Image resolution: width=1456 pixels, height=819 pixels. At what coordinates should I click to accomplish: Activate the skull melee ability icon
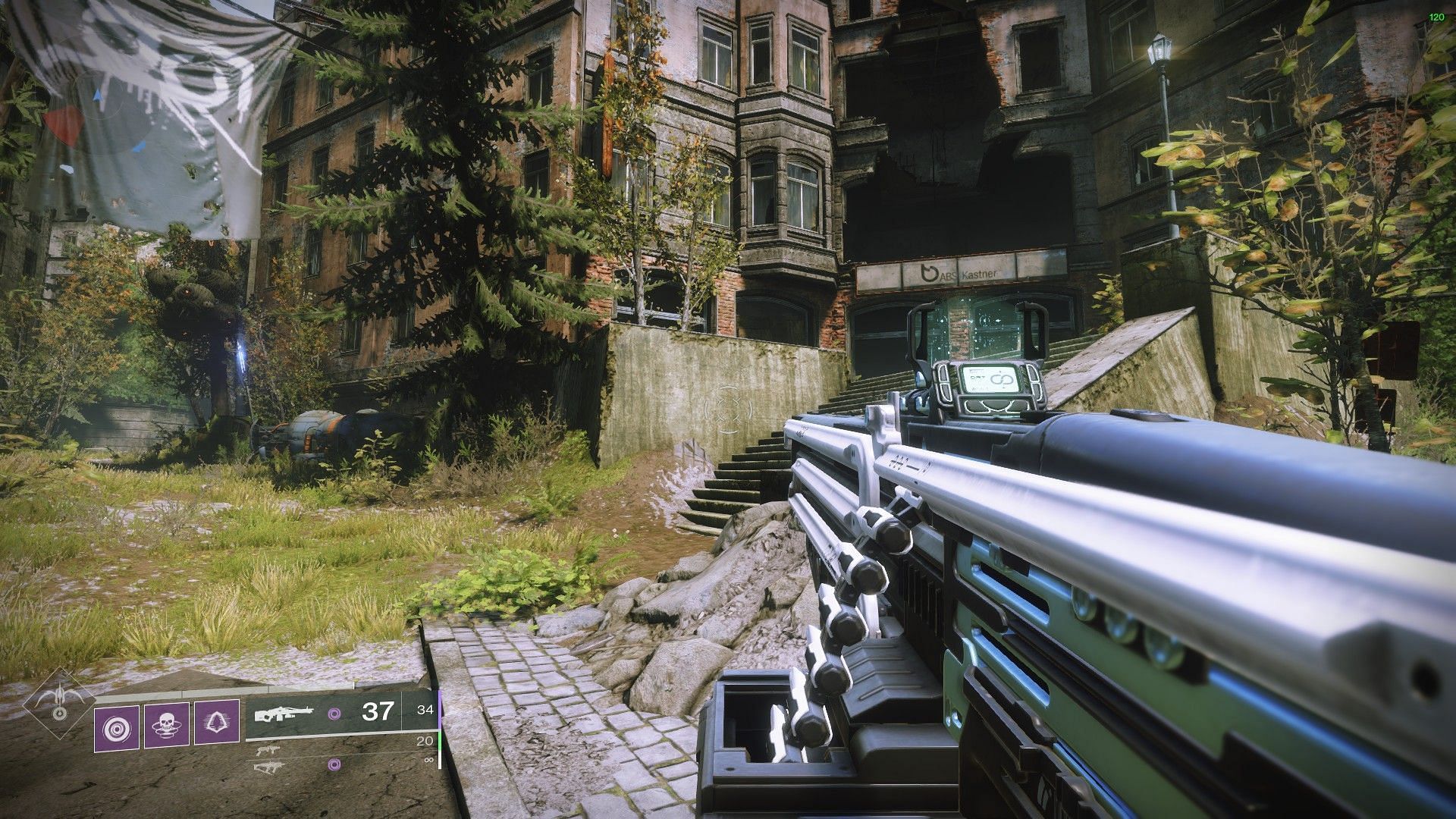[x=166, y=726]
